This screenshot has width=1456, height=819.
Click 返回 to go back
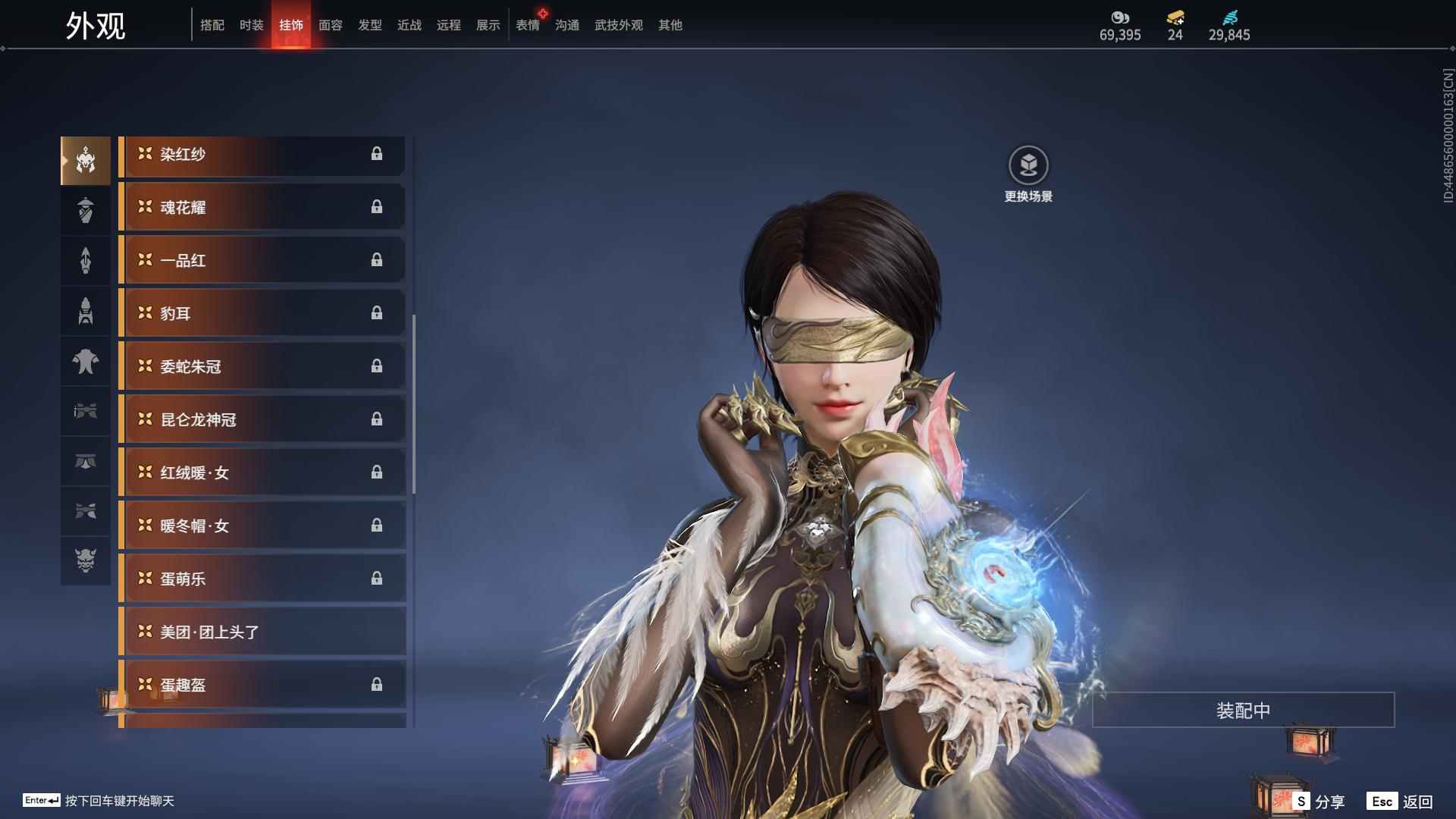[1401, 802]
